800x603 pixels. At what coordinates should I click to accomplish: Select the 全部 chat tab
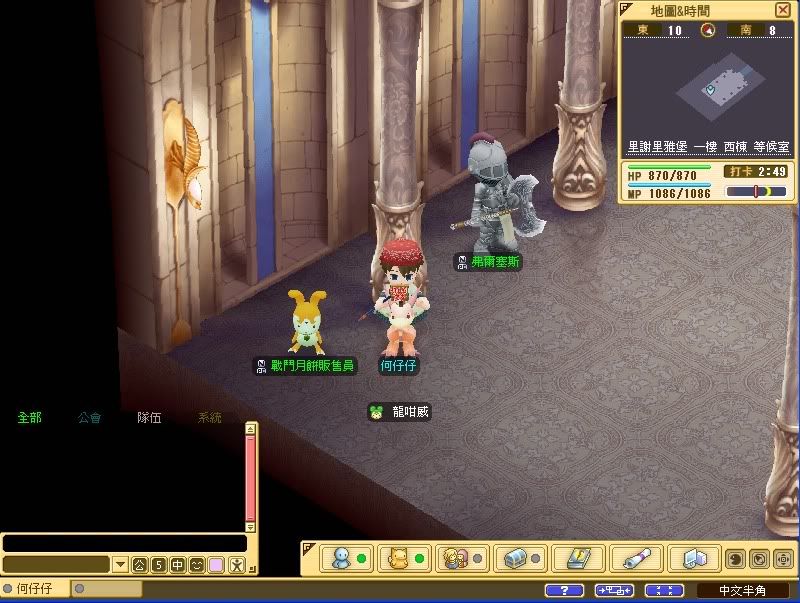[29, 418]
